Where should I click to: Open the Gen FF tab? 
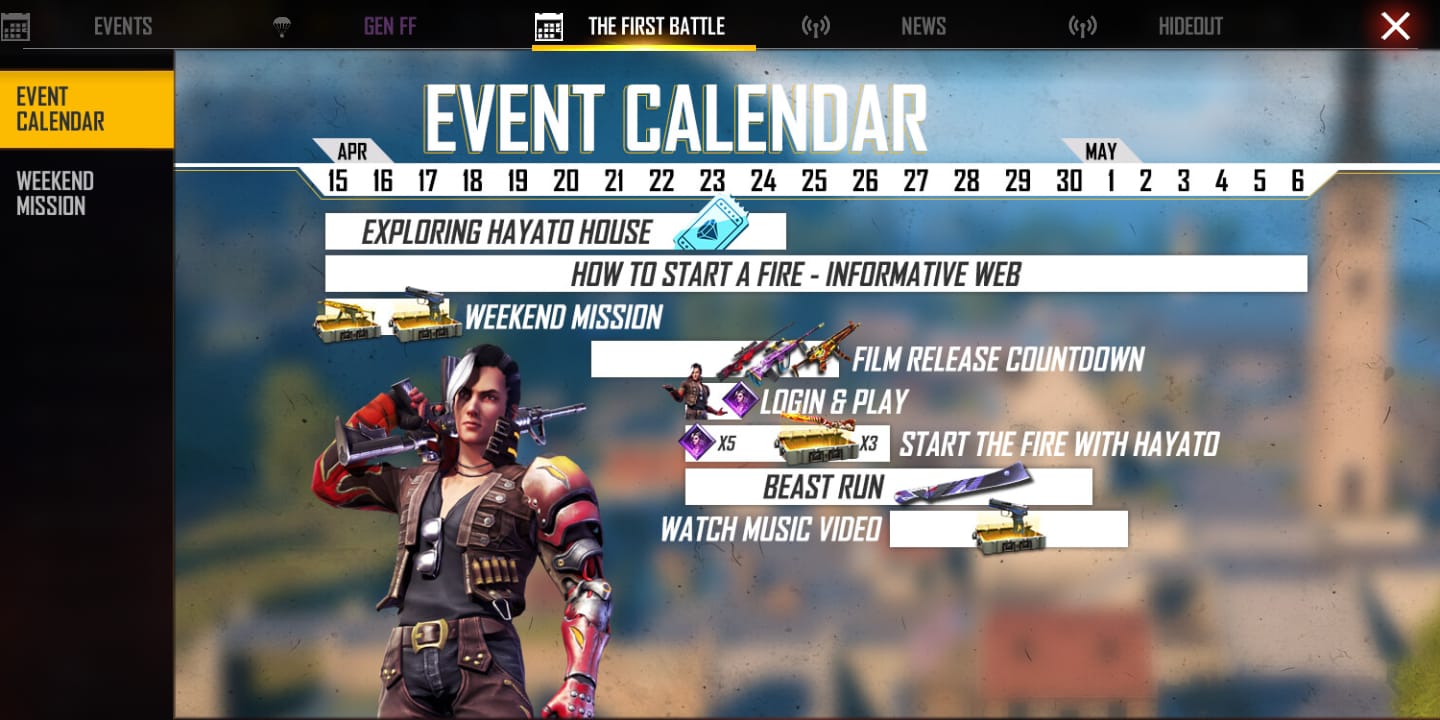click(x=389, y=26)
